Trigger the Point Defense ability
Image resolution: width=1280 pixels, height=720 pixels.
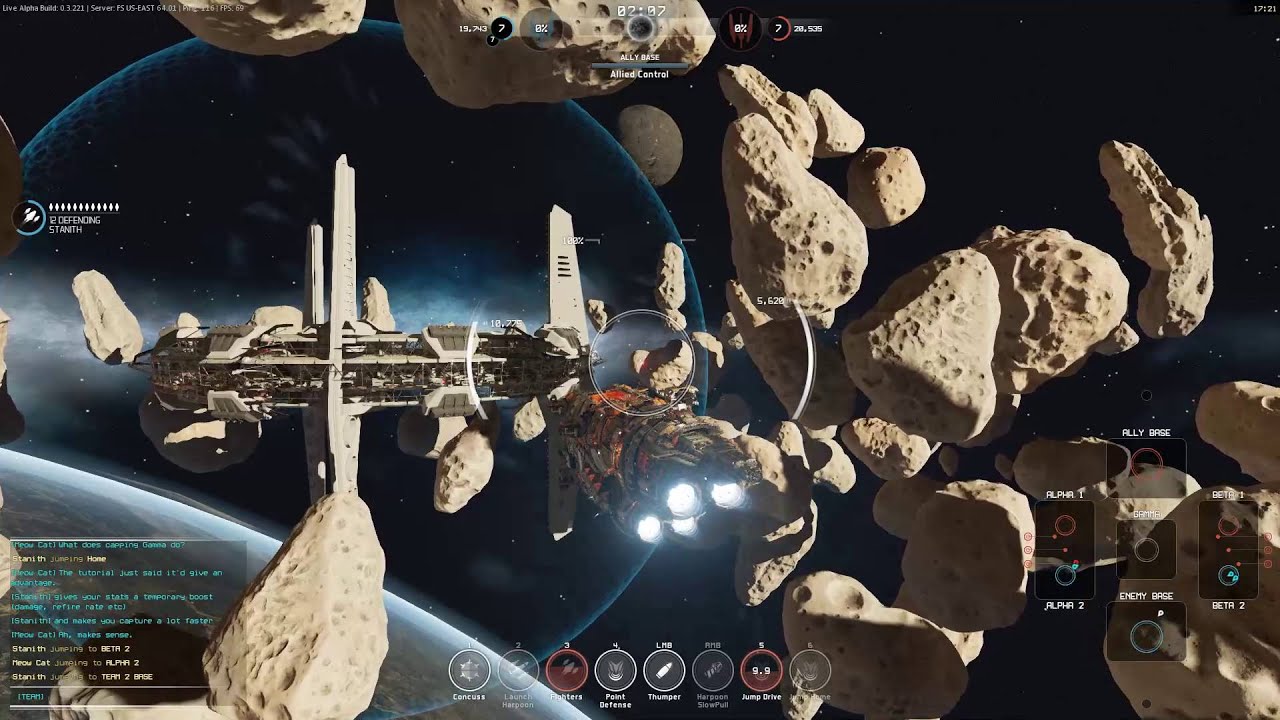click(615, 670)
